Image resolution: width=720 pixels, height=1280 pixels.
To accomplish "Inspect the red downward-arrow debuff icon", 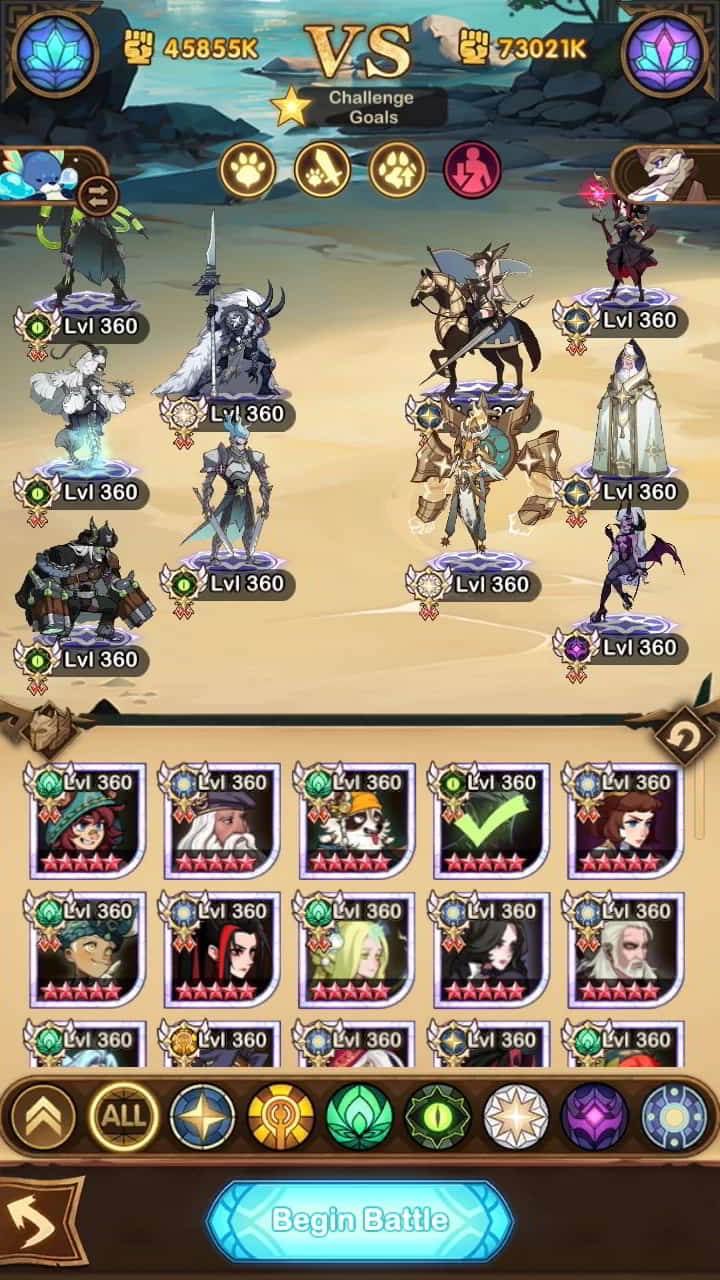I will pyautogui.click(x=471, y=169).
